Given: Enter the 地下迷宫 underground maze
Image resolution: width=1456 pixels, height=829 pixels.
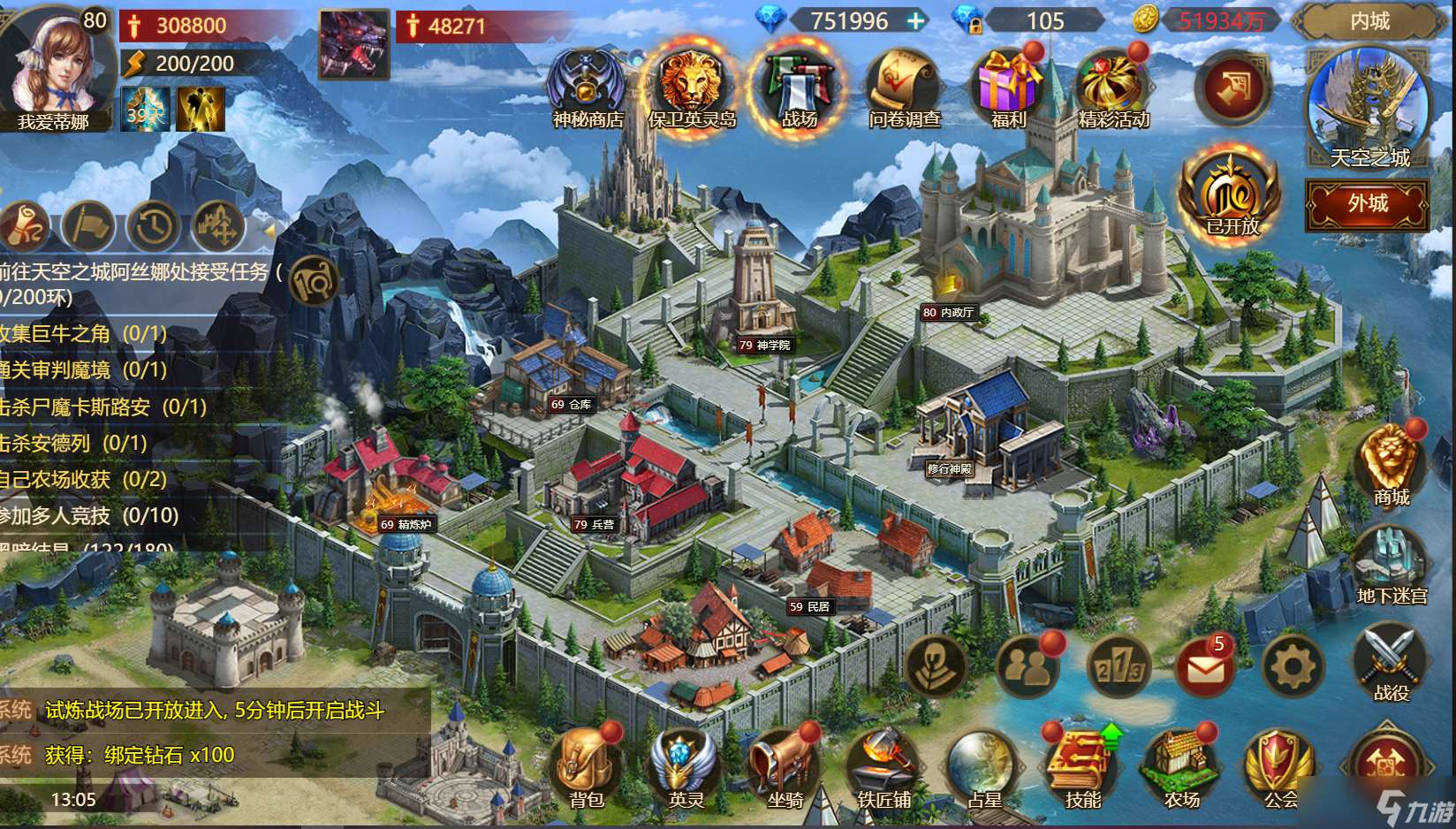Looking at the screenshot, I should [x=1391, y=564].
